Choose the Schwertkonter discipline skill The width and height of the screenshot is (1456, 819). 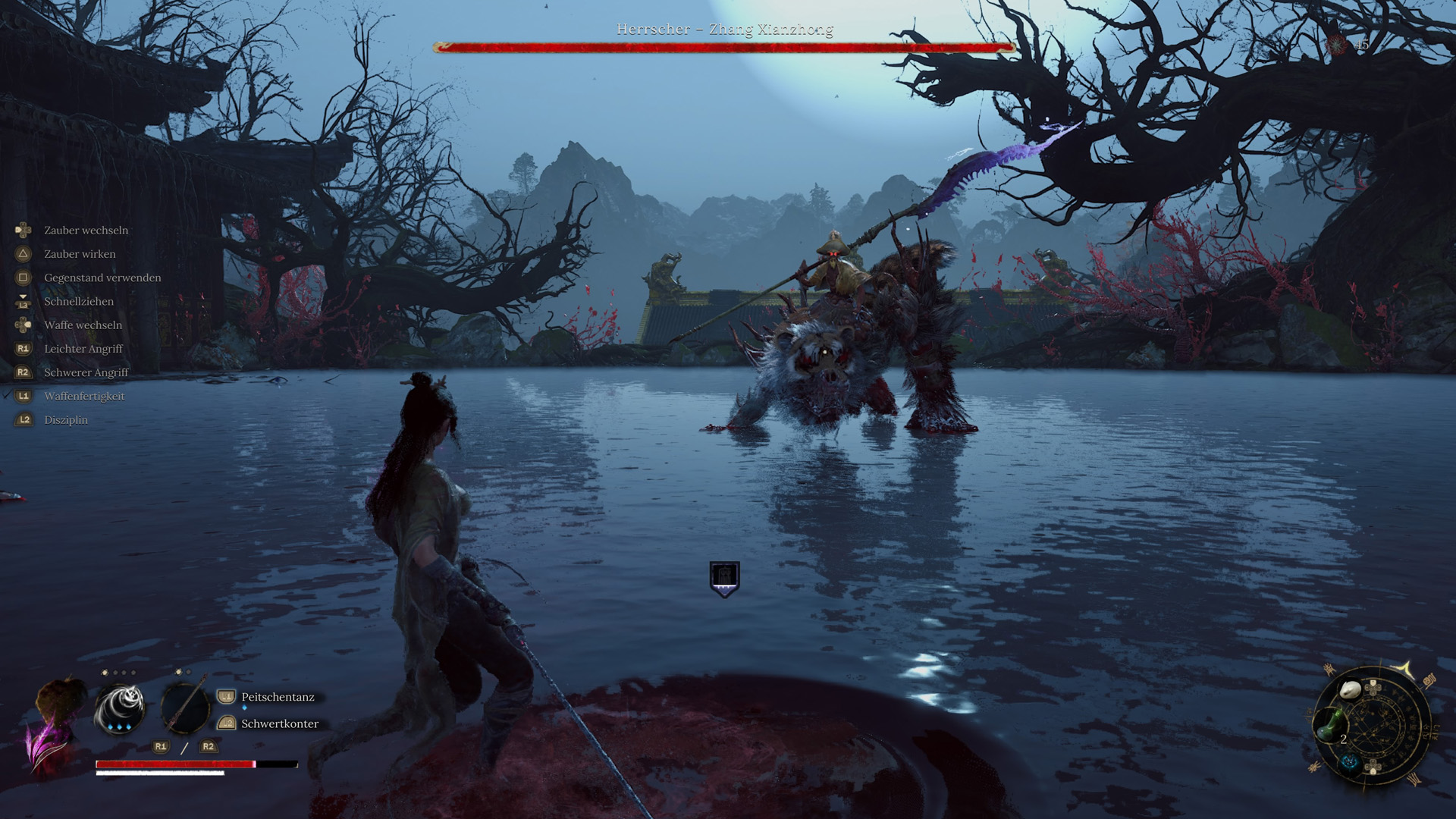coord(279,723)
